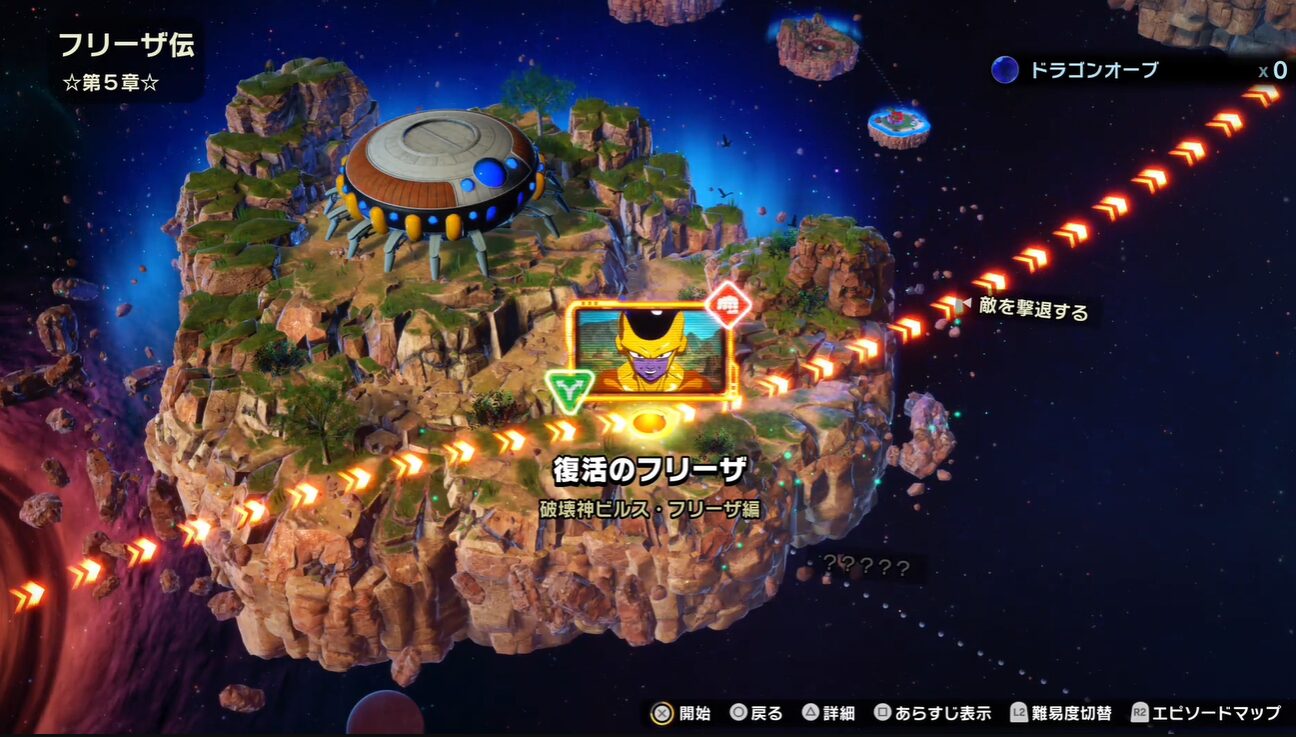Click the green triangle badge on episode card

(569, 388)
